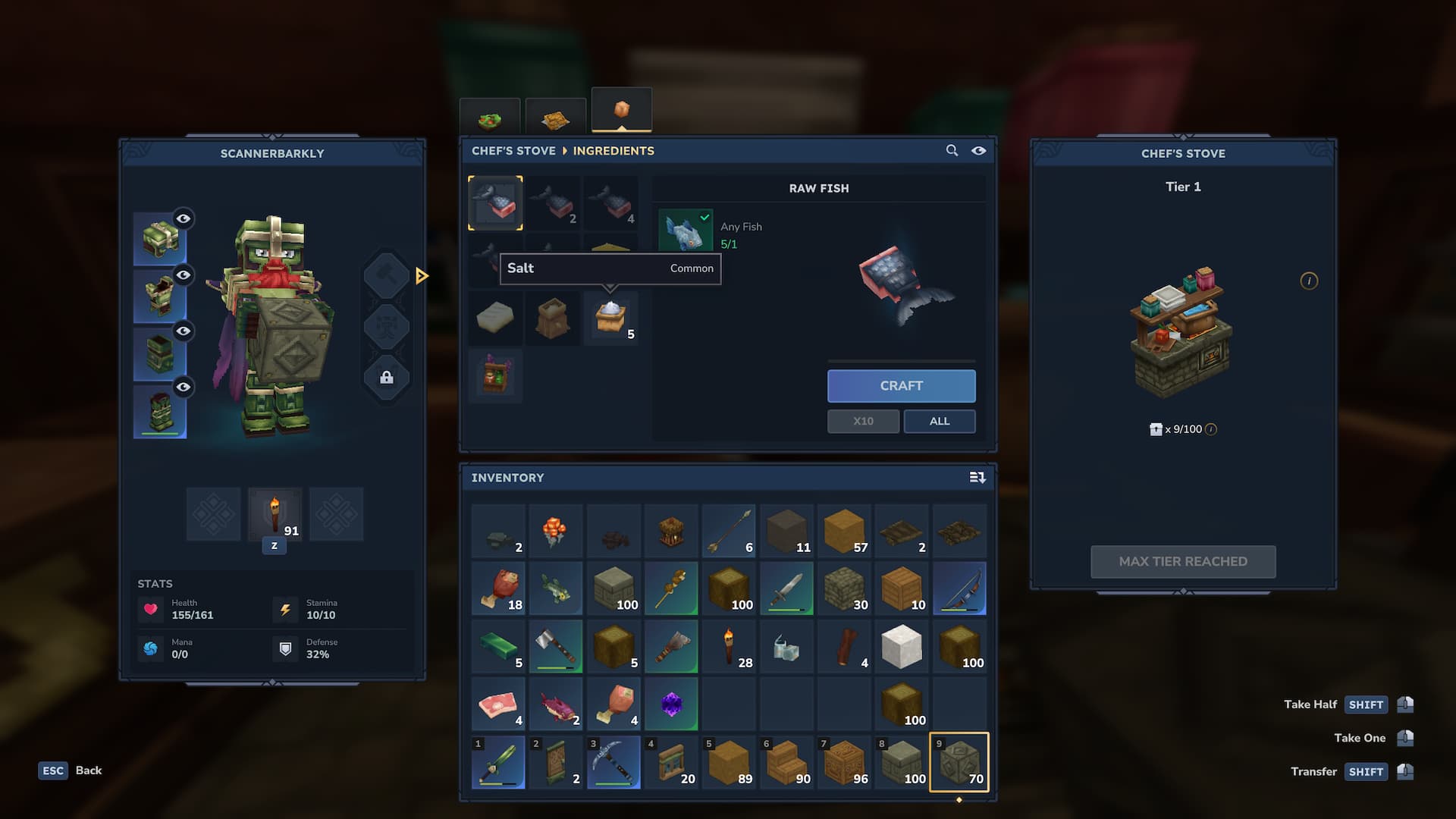Toggle helmet visibility eye icon

184,219
